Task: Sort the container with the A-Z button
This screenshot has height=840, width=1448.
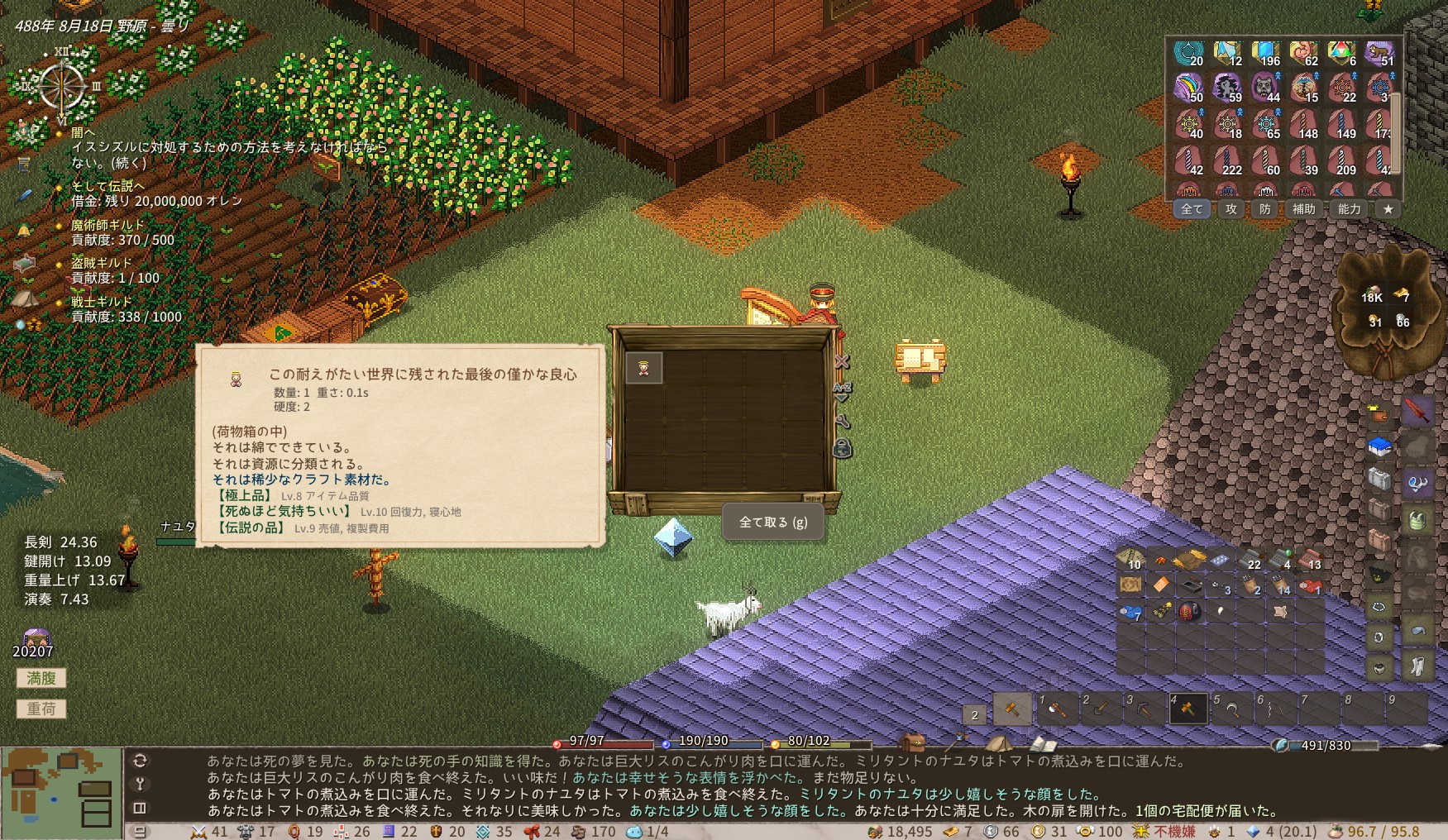Action: (x=842, y=391)
